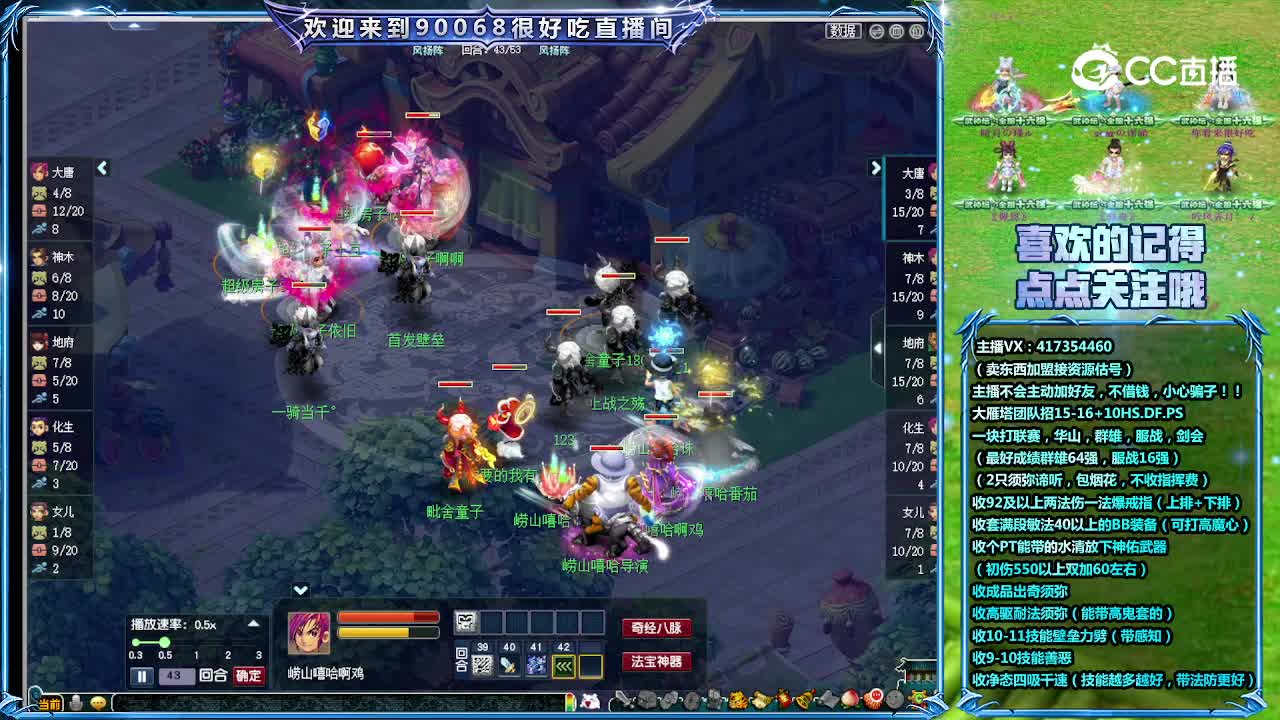Screen dimensions: 1280x720
Task: Open the camera screenshot icon near 数据
Action: click(899, 32)
